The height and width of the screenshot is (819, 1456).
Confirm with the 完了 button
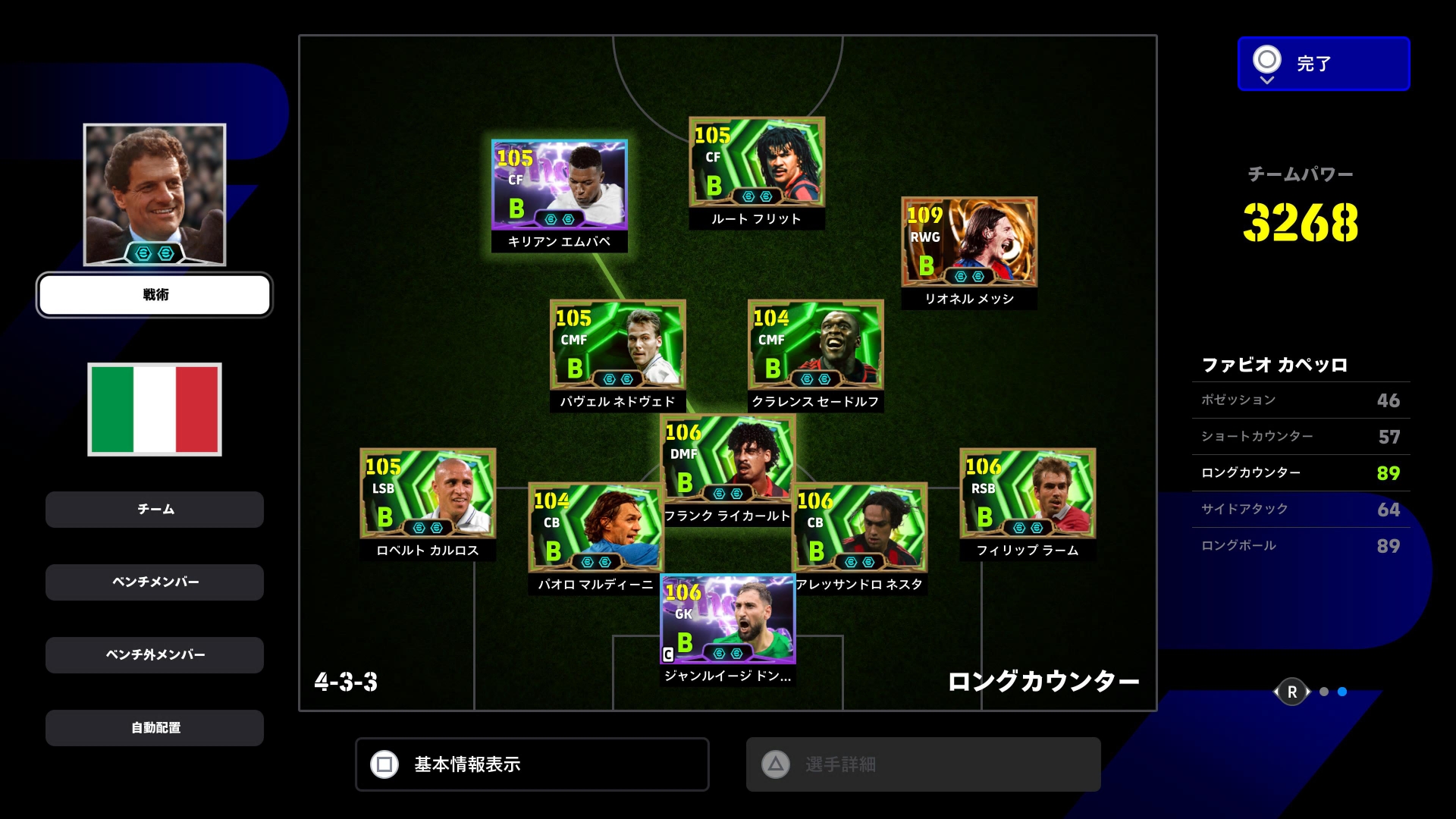[1323, 64]
